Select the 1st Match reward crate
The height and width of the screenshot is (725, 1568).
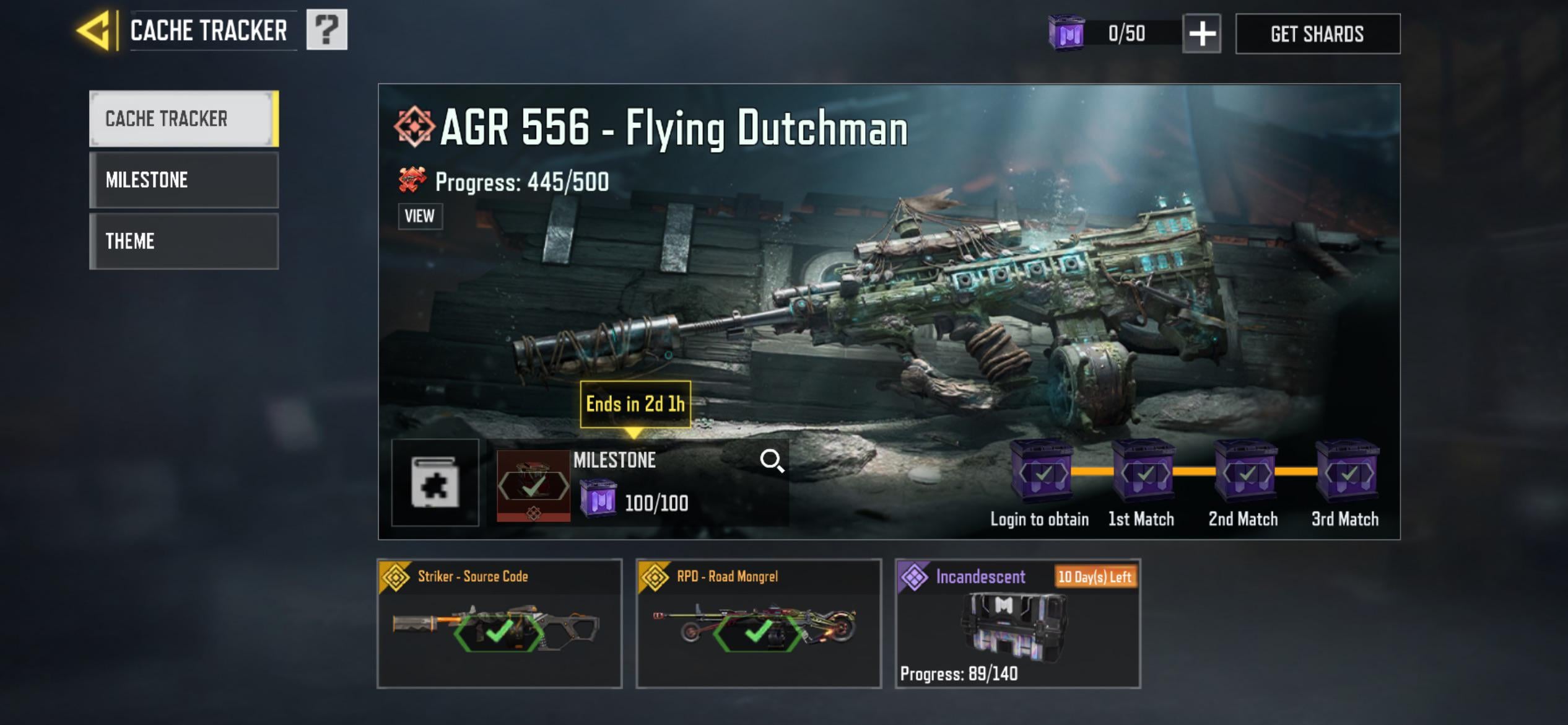1143,473
